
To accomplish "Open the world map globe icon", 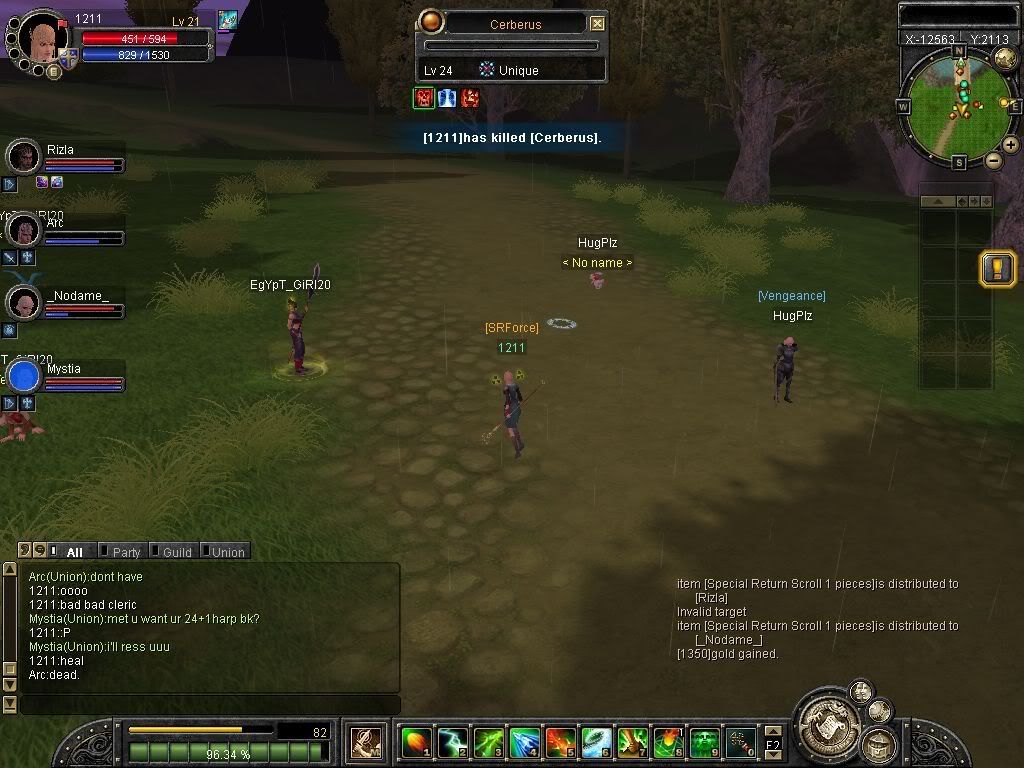I will [1005, 59].
